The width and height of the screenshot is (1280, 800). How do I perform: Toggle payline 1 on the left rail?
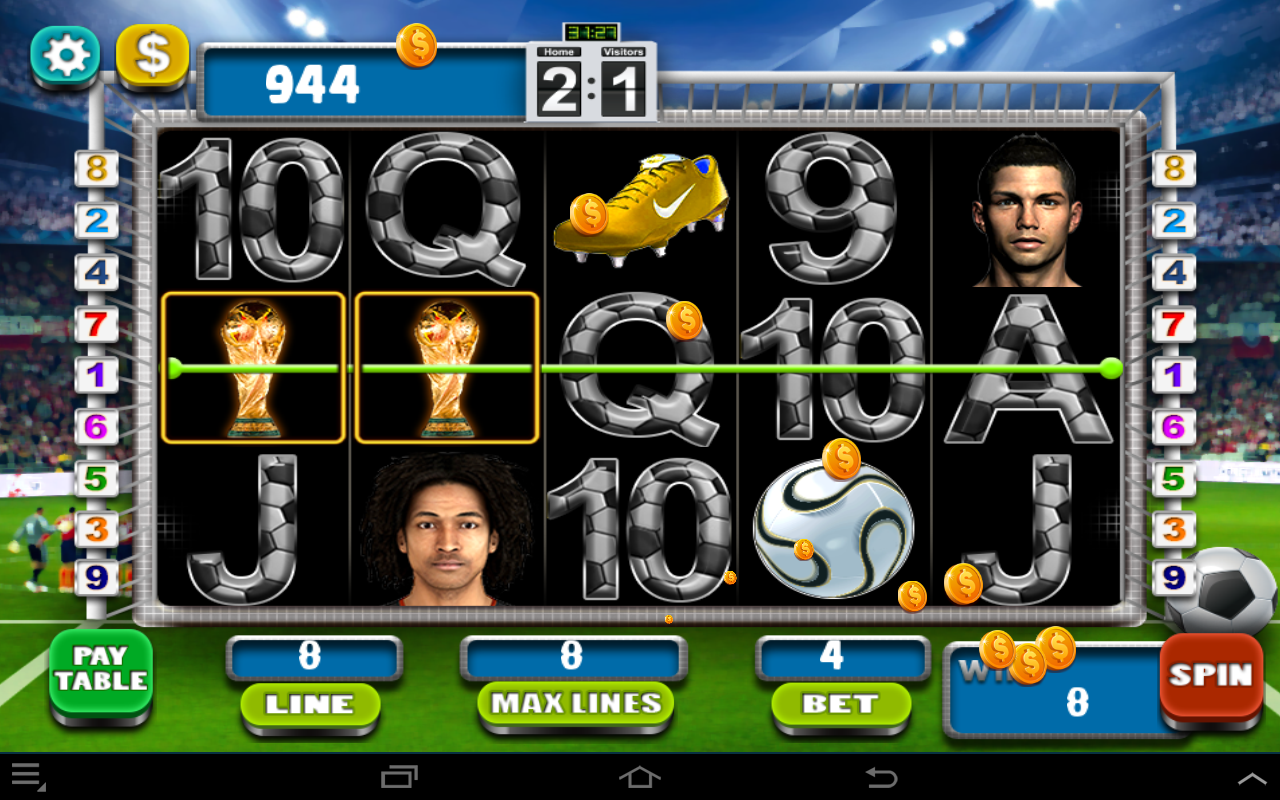[x=95, y=374]
